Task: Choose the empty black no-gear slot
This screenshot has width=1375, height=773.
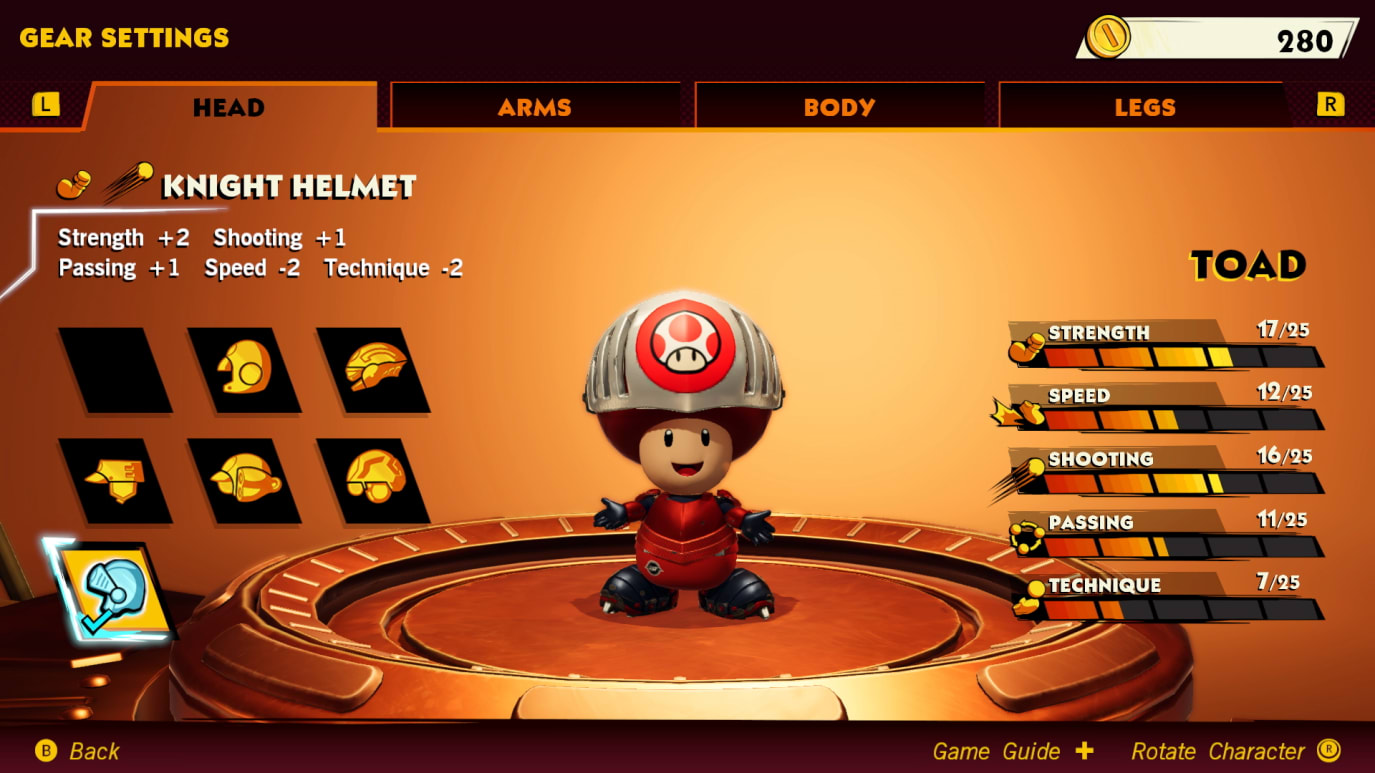Action: click(x=115, y=370)
